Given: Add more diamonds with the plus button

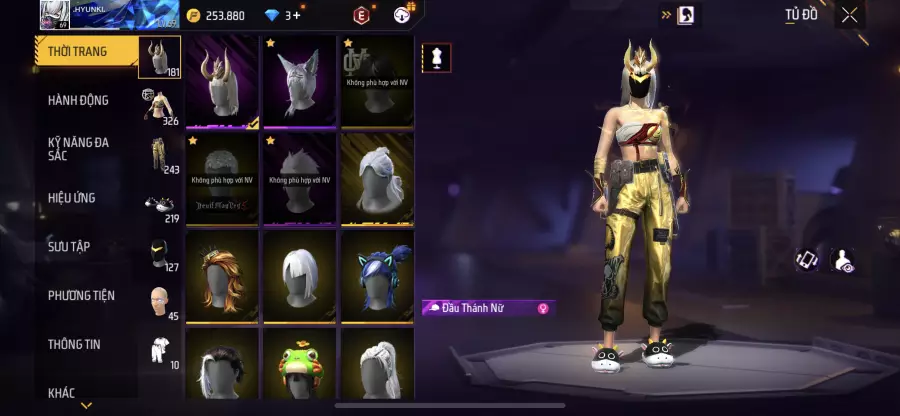Looking at the screenshot, I should pyautogui.click(x=297, y=15).
